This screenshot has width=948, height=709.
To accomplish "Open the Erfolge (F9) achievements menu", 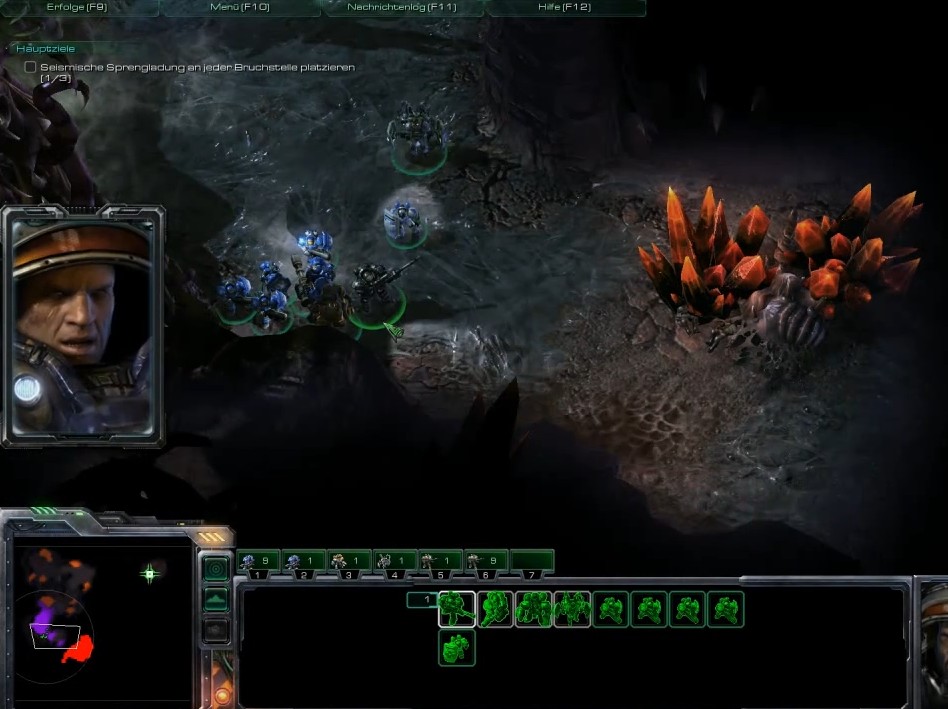I will pos(79,8).
